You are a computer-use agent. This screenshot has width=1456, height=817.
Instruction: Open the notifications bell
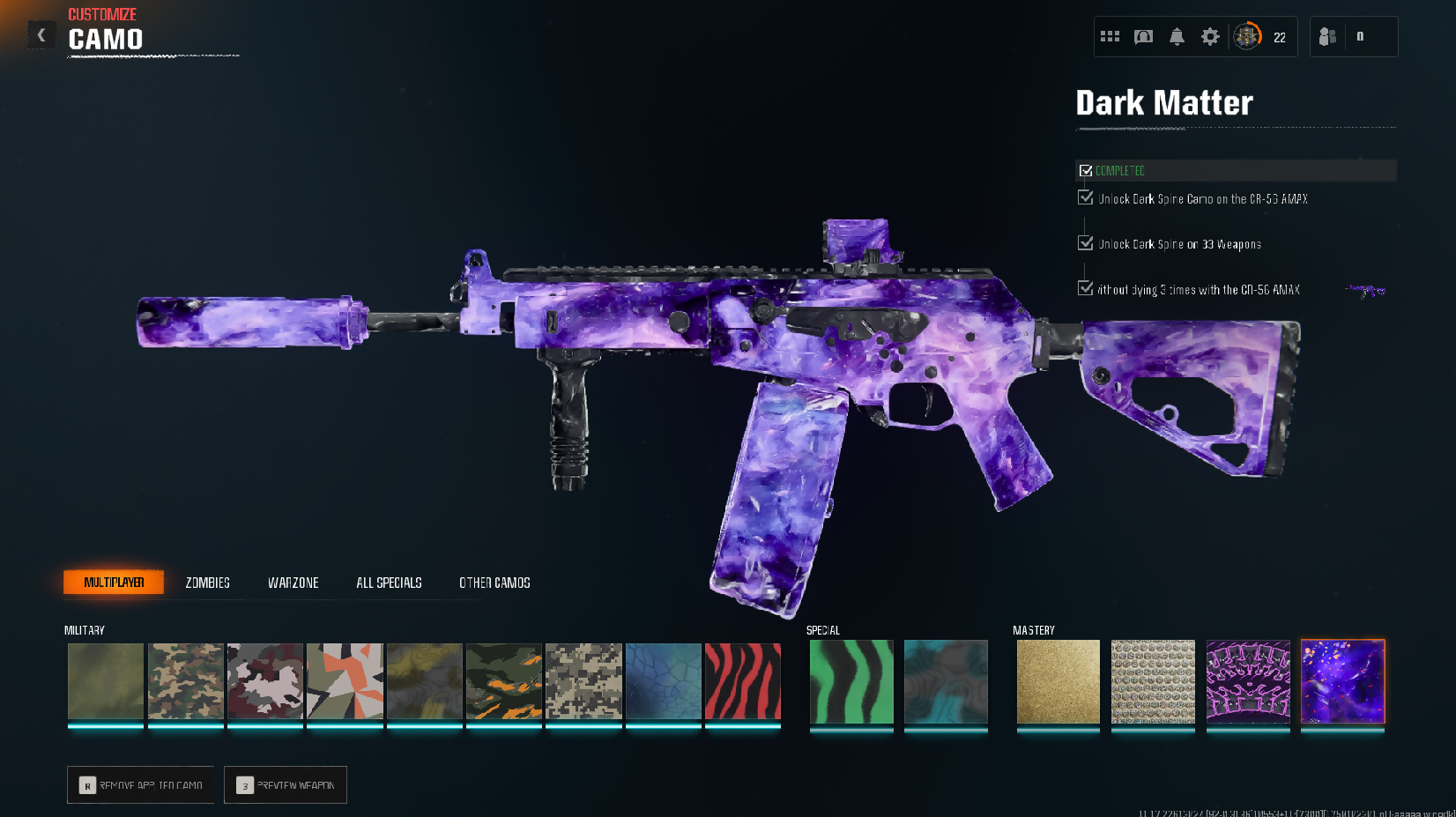tap(1177, 37)
